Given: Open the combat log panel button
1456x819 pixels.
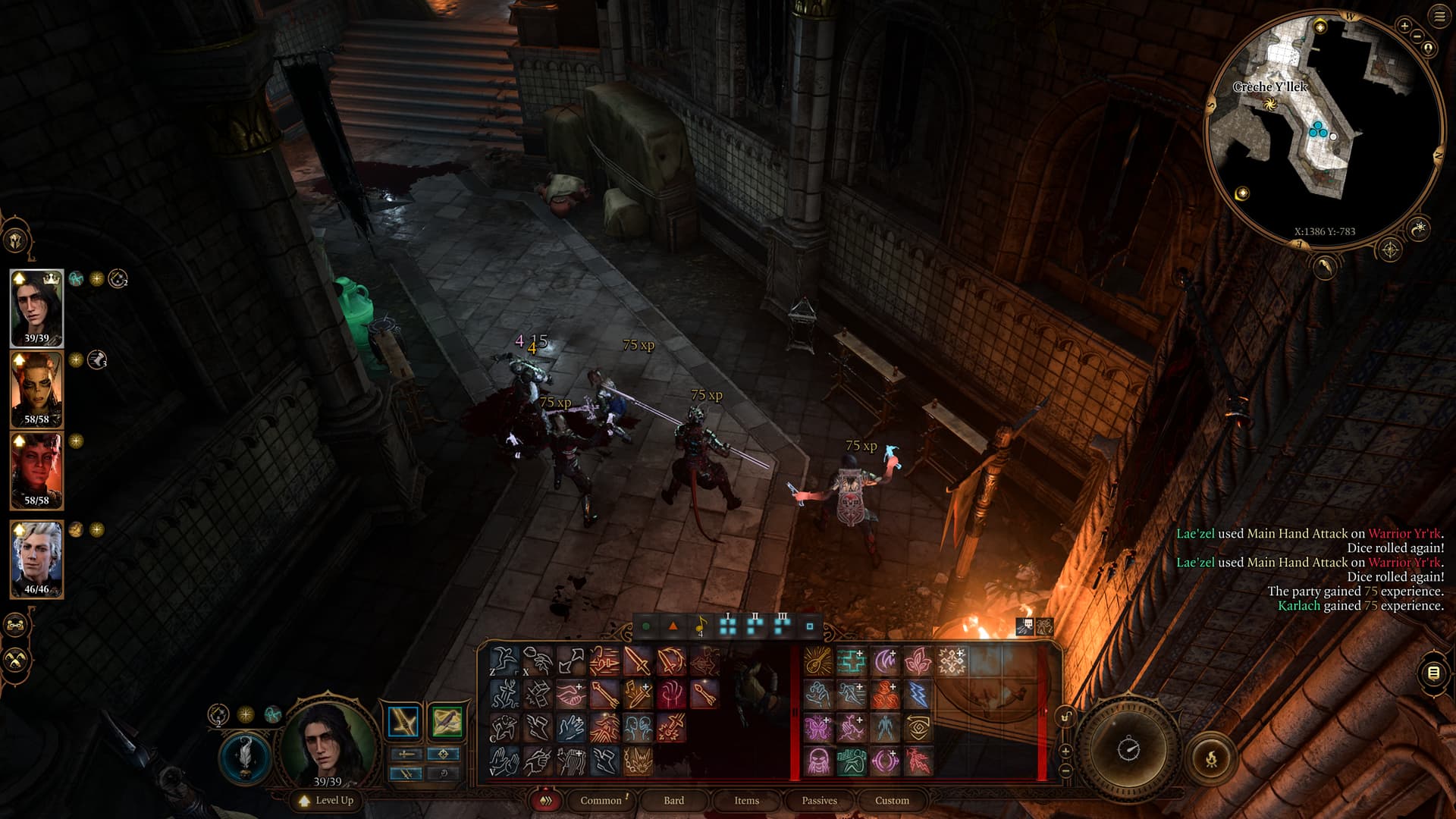Looking at the screenshot, I should tap(1433, 673).
